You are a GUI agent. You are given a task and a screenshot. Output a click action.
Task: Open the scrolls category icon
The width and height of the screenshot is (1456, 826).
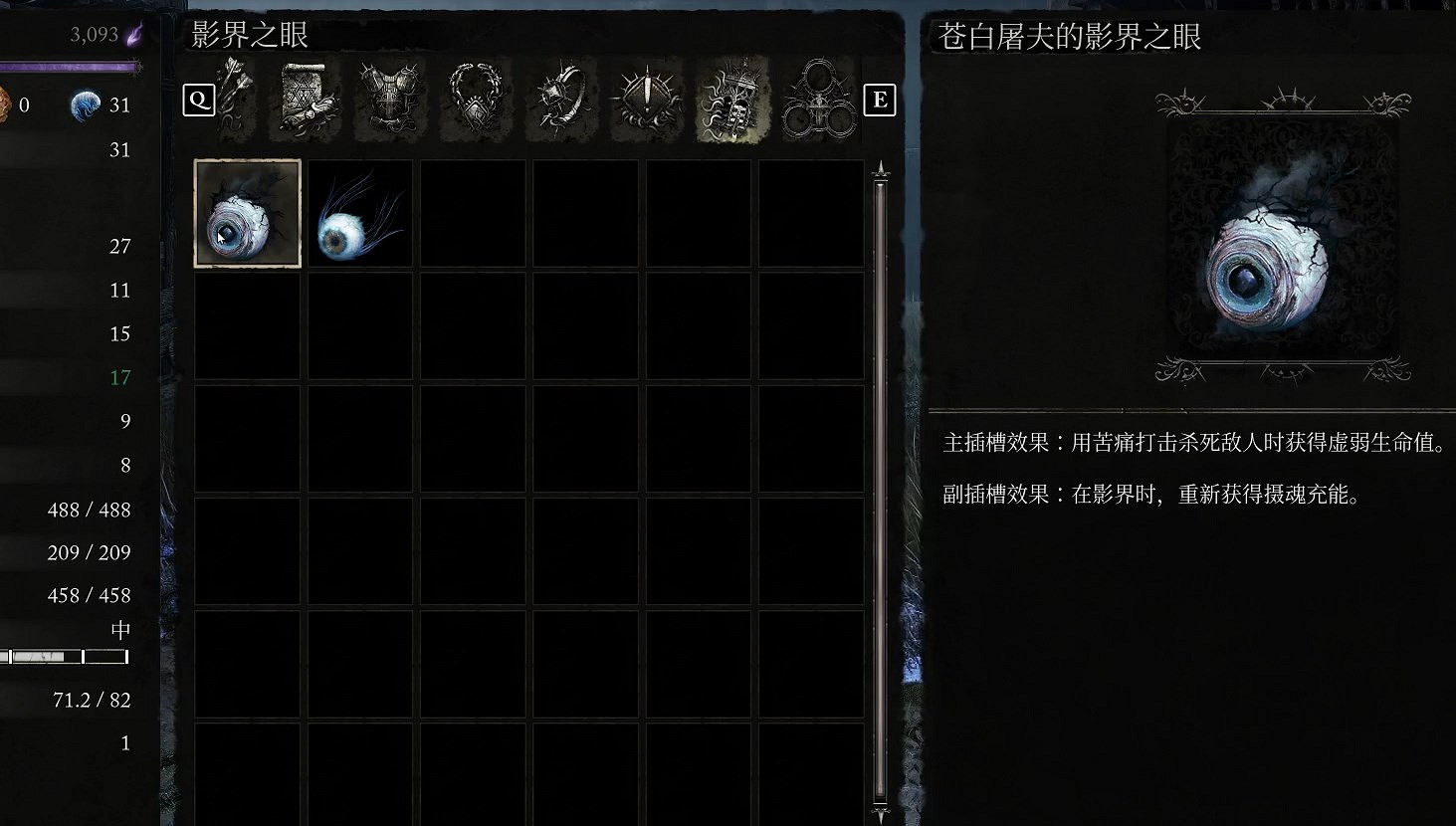tap(304, 100)
